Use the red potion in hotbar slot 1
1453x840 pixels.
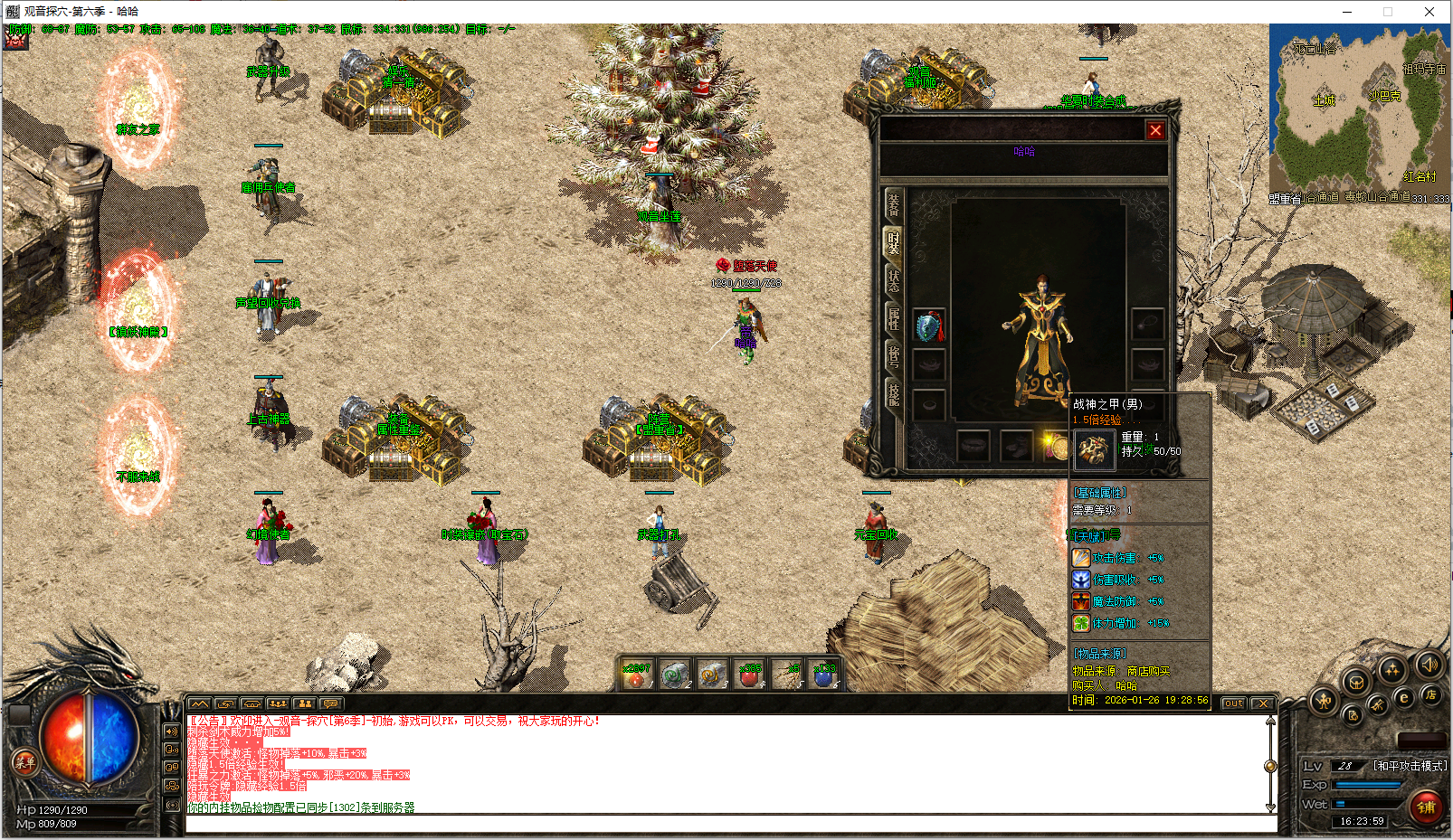point(637,675)
